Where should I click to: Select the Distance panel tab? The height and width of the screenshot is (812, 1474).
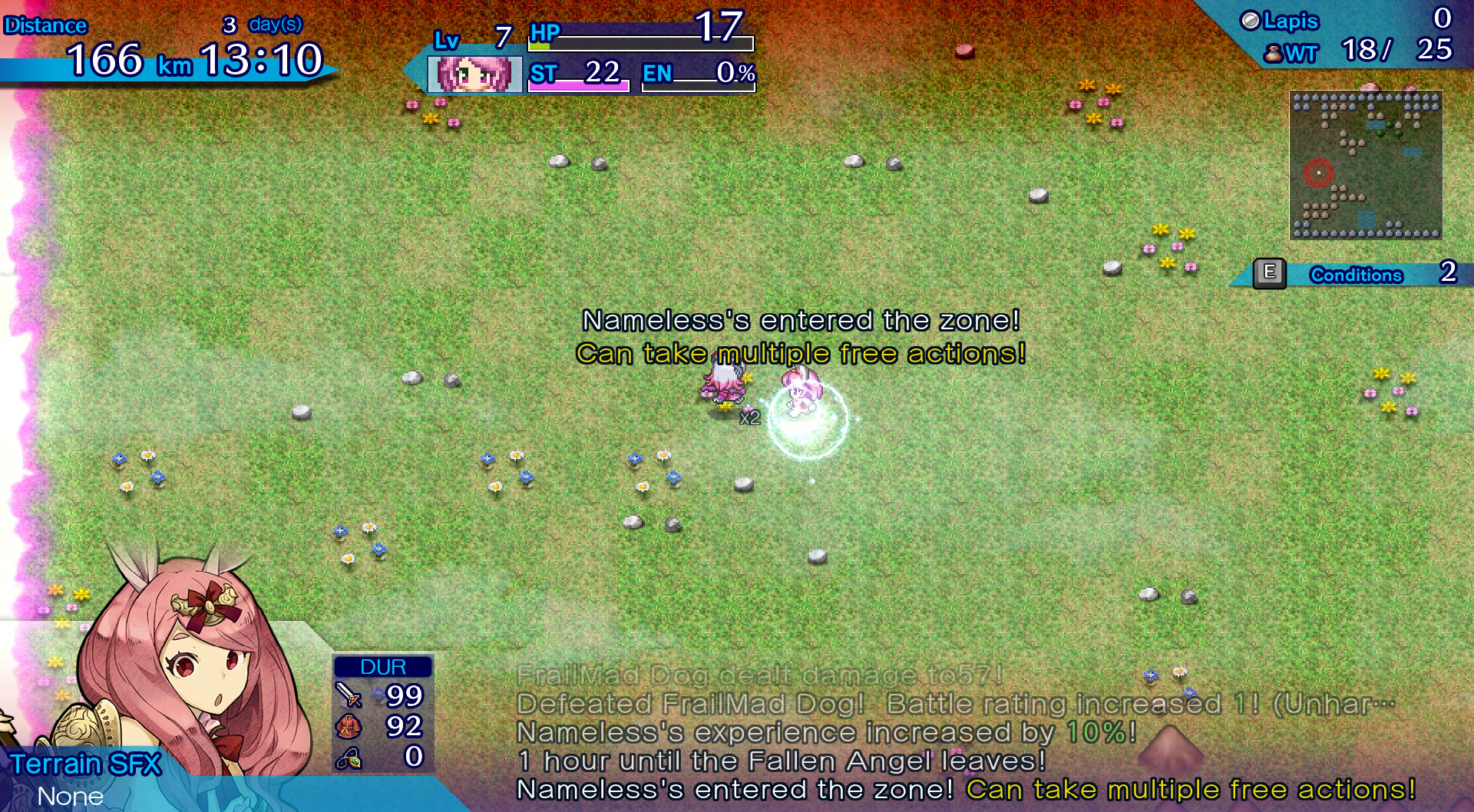click(46, 25)
